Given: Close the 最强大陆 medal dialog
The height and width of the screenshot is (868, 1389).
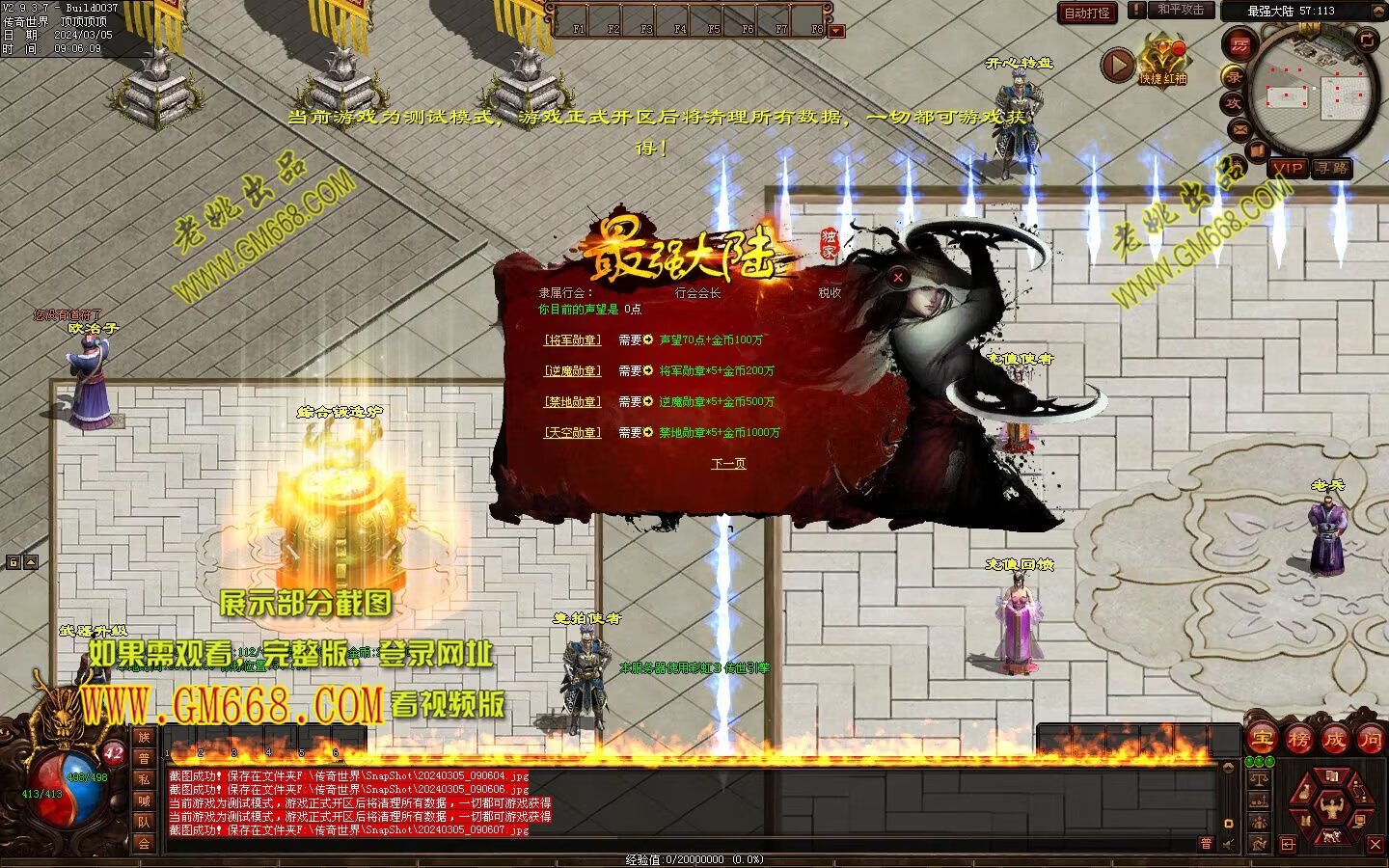Looking at the screenshot, I should click(898, 278).
